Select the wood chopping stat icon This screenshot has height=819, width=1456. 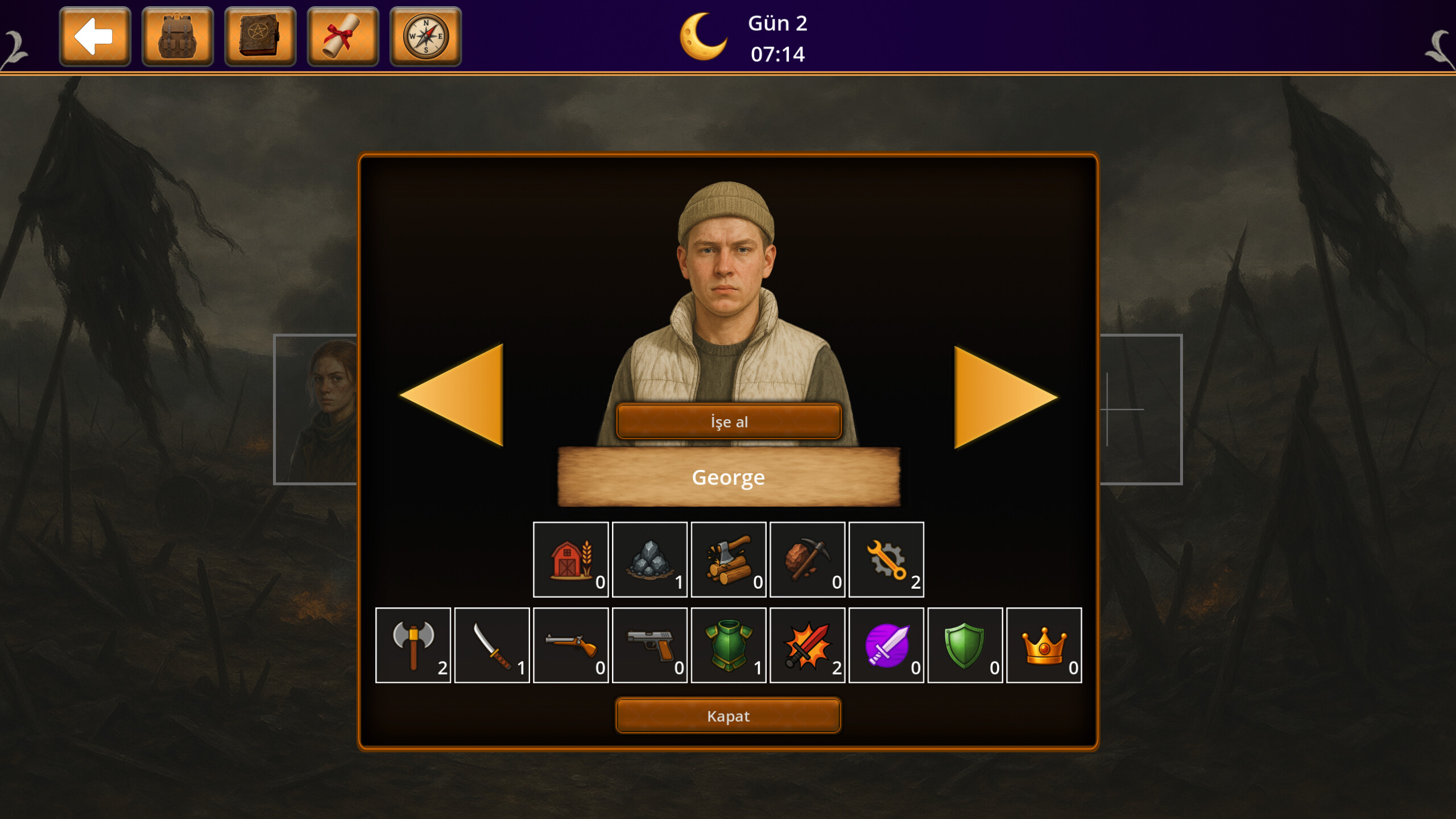[x=729, y=559]
